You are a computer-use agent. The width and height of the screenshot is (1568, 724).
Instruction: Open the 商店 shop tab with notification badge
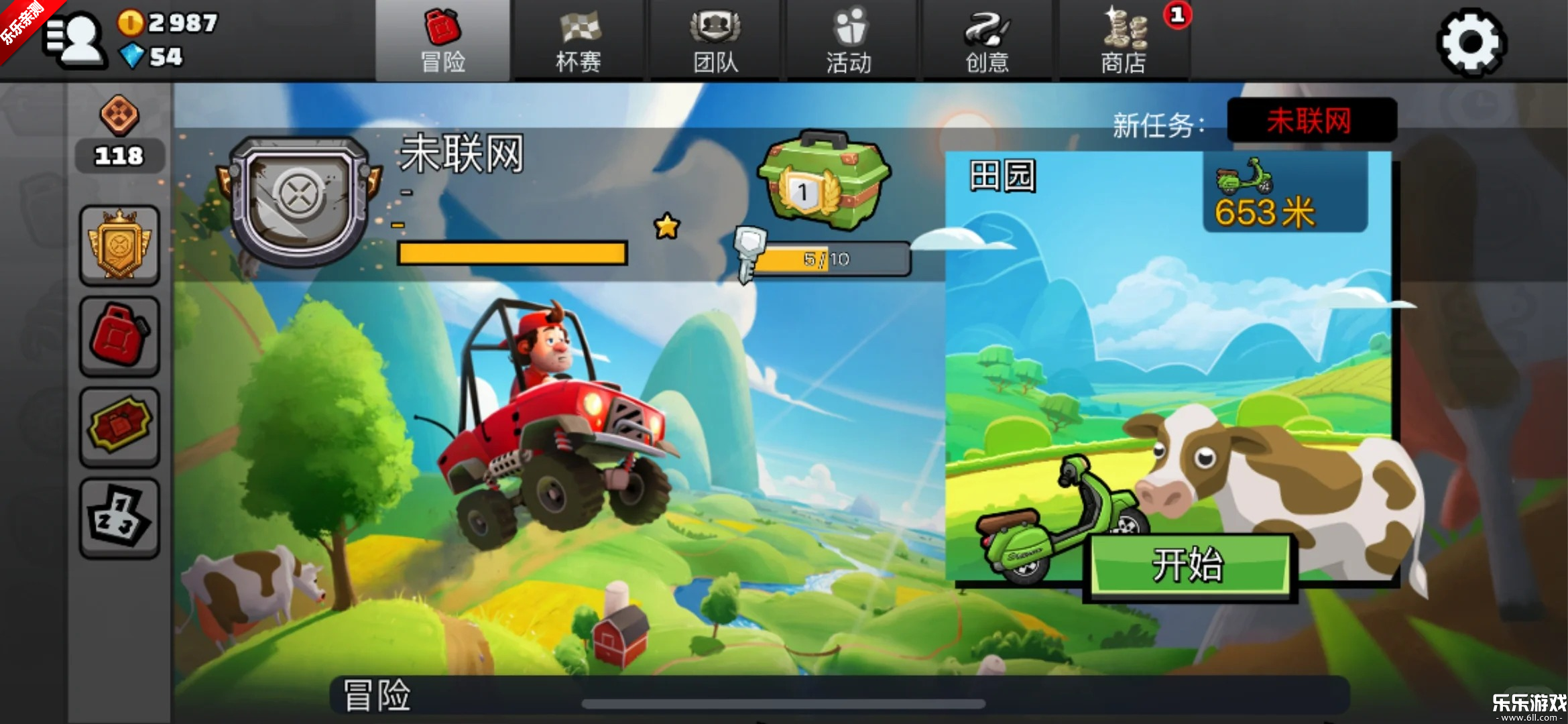(x=1123, y=40)
